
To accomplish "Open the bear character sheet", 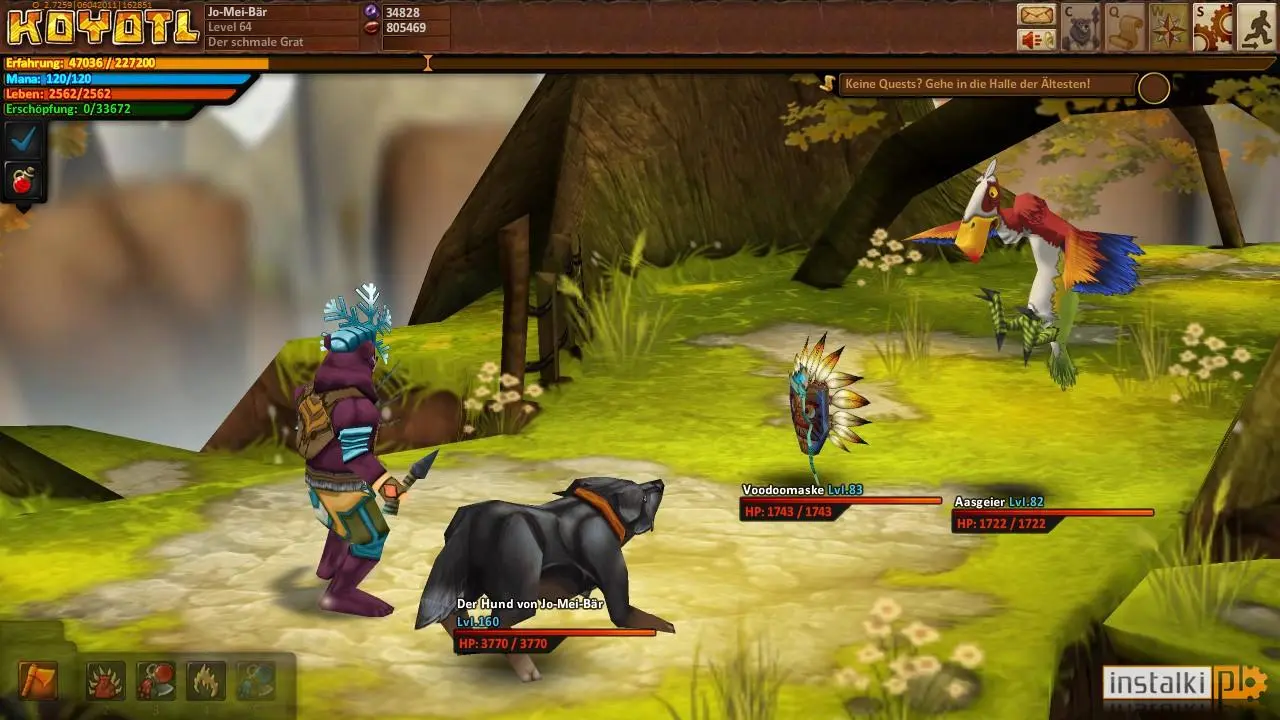I will tap(1081, 27).
